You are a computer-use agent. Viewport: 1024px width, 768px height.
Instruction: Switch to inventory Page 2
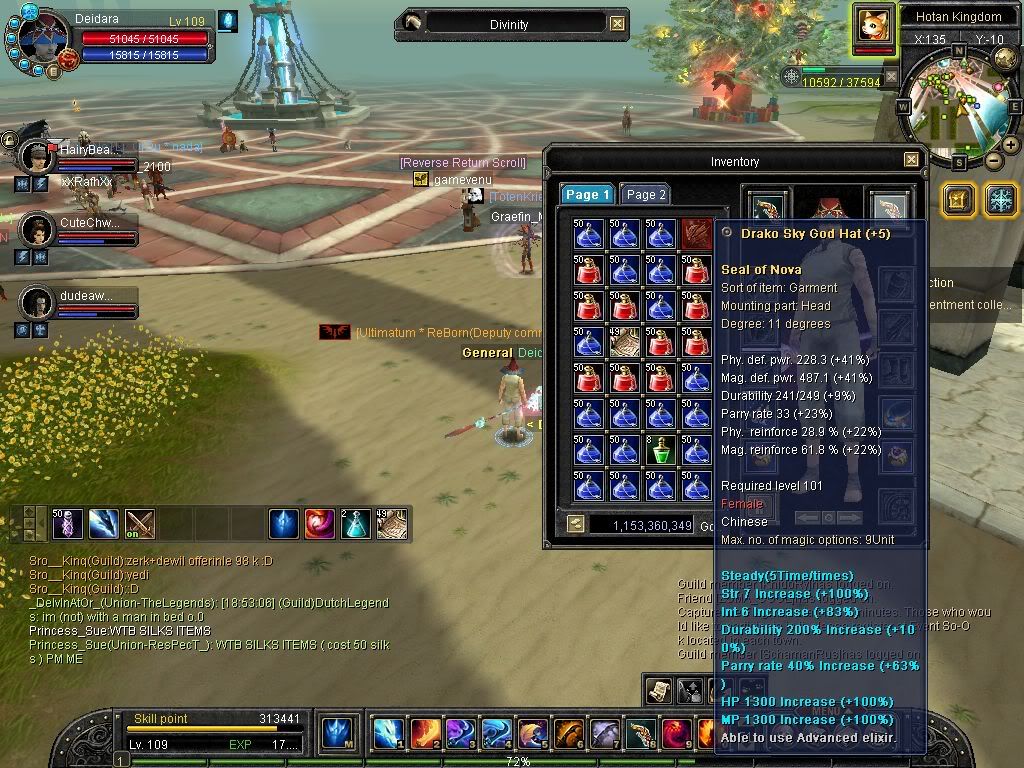pos(646,195)
